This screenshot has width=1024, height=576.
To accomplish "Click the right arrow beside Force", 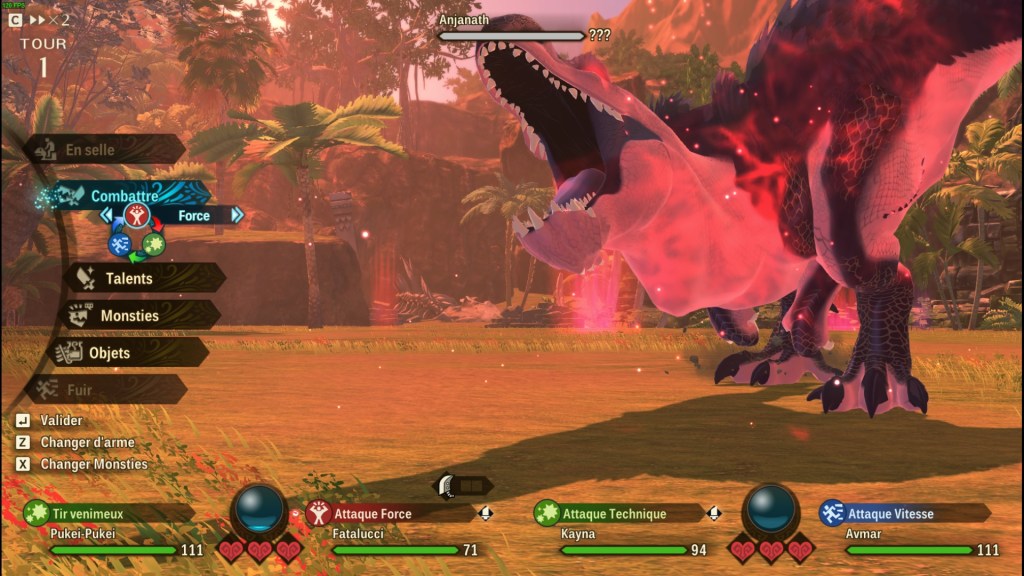I will coord(237,215).
